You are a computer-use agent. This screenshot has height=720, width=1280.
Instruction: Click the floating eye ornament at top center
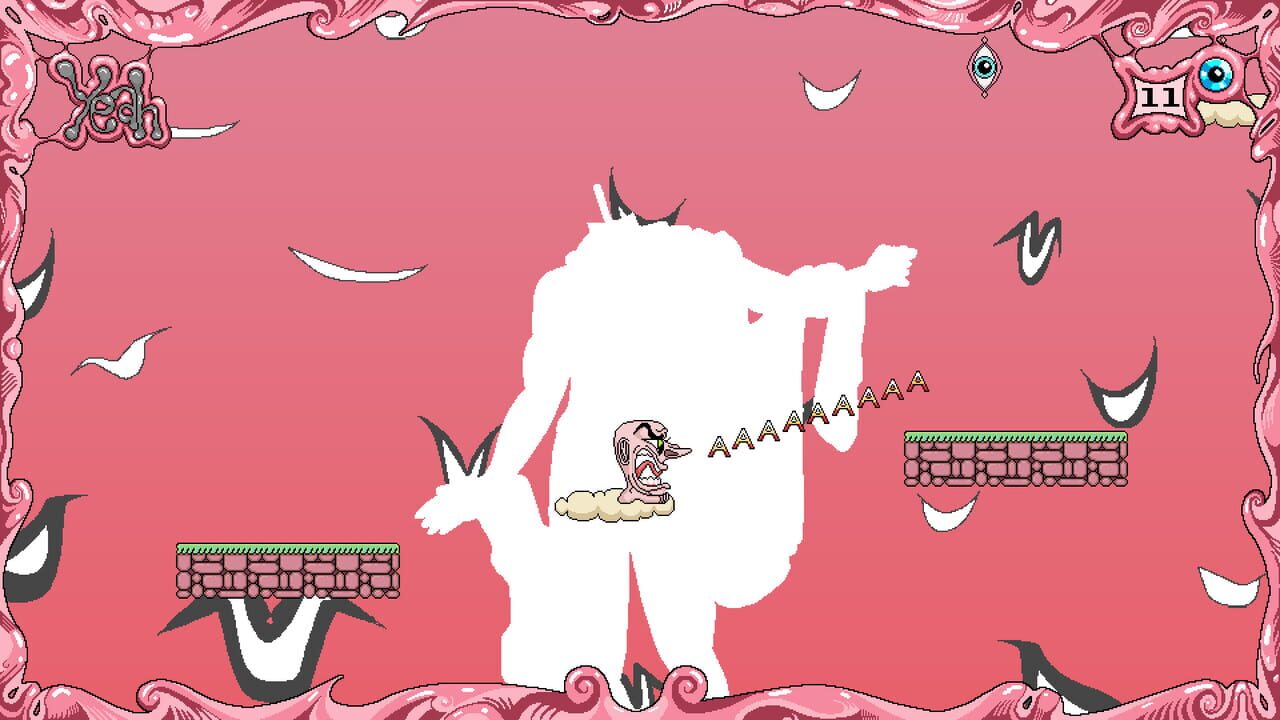point(984,66)
